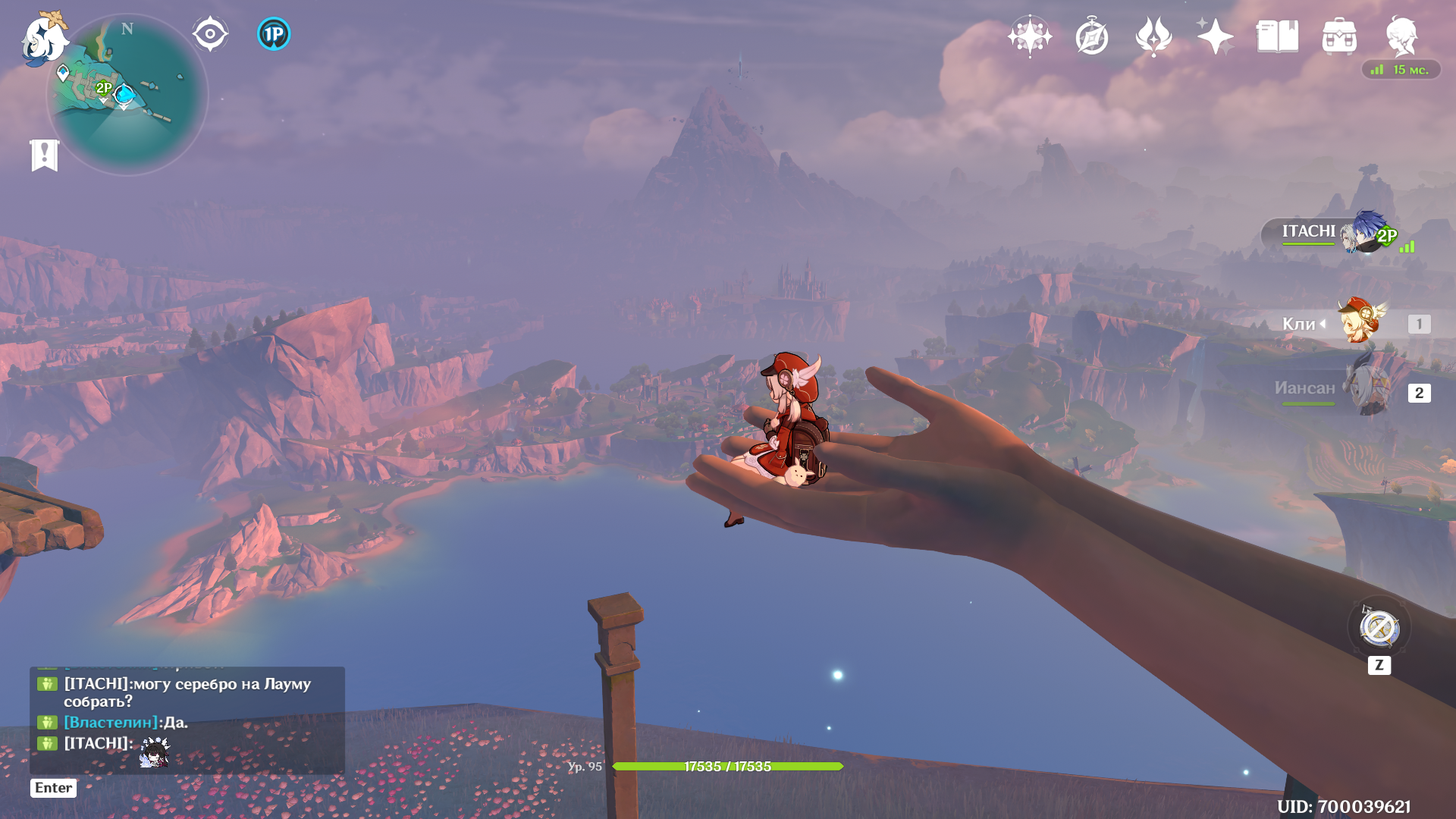The image size is (1456, 819).
Task: Open the character profile screen
Action: coord(1401,36)
